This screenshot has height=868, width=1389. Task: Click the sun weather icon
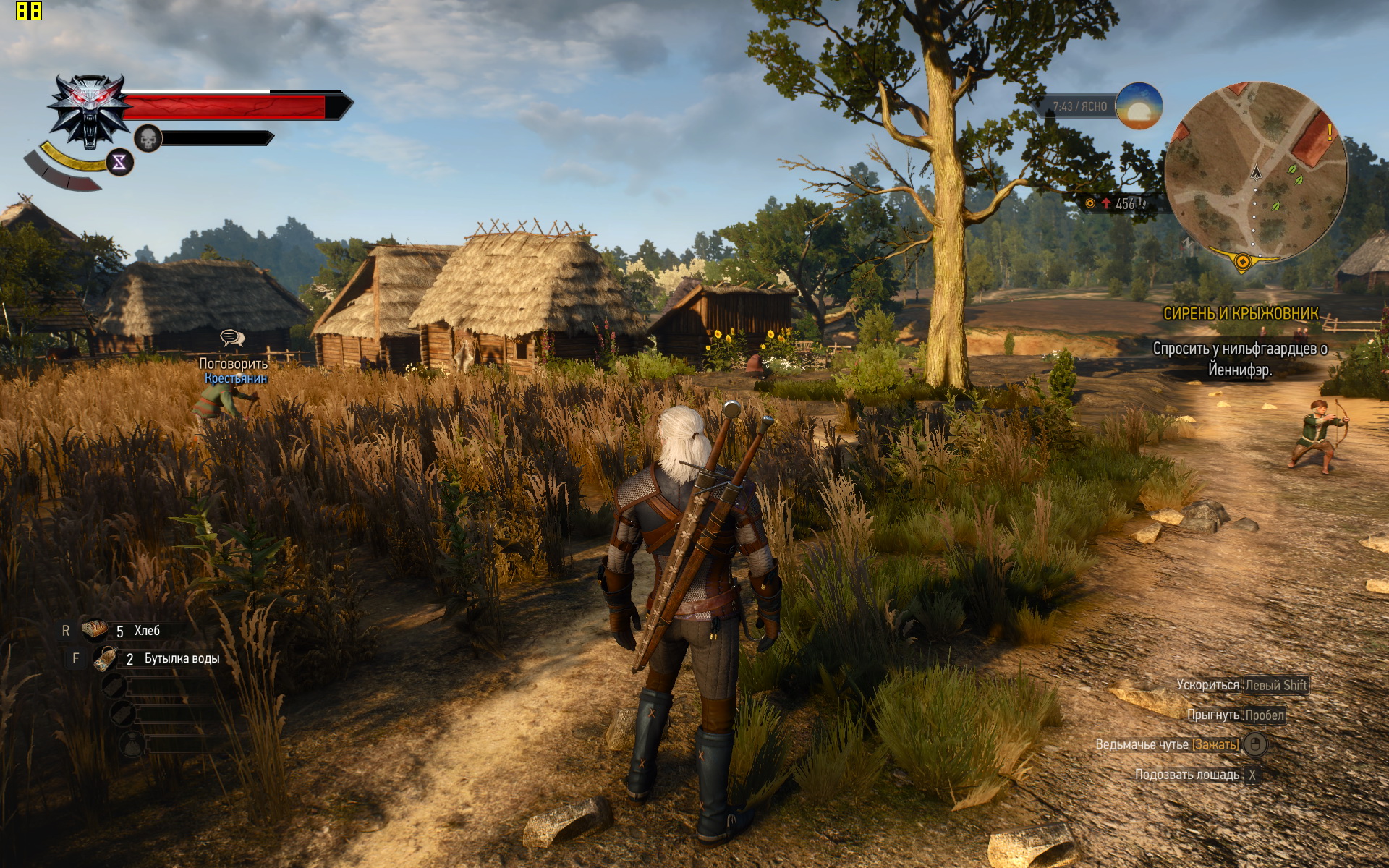point(1139,106)
